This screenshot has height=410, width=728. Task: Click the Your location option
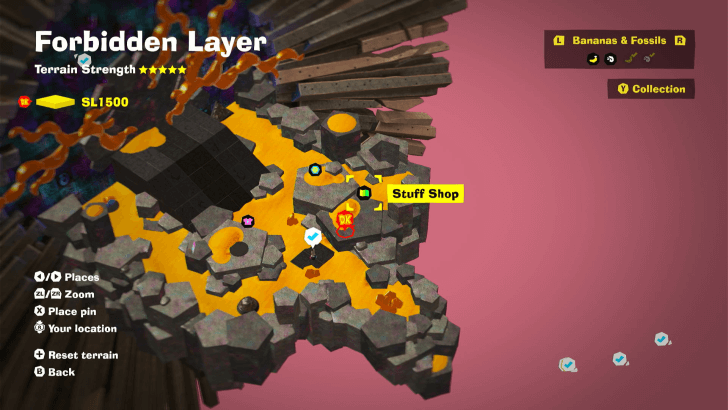pos(75,328)
